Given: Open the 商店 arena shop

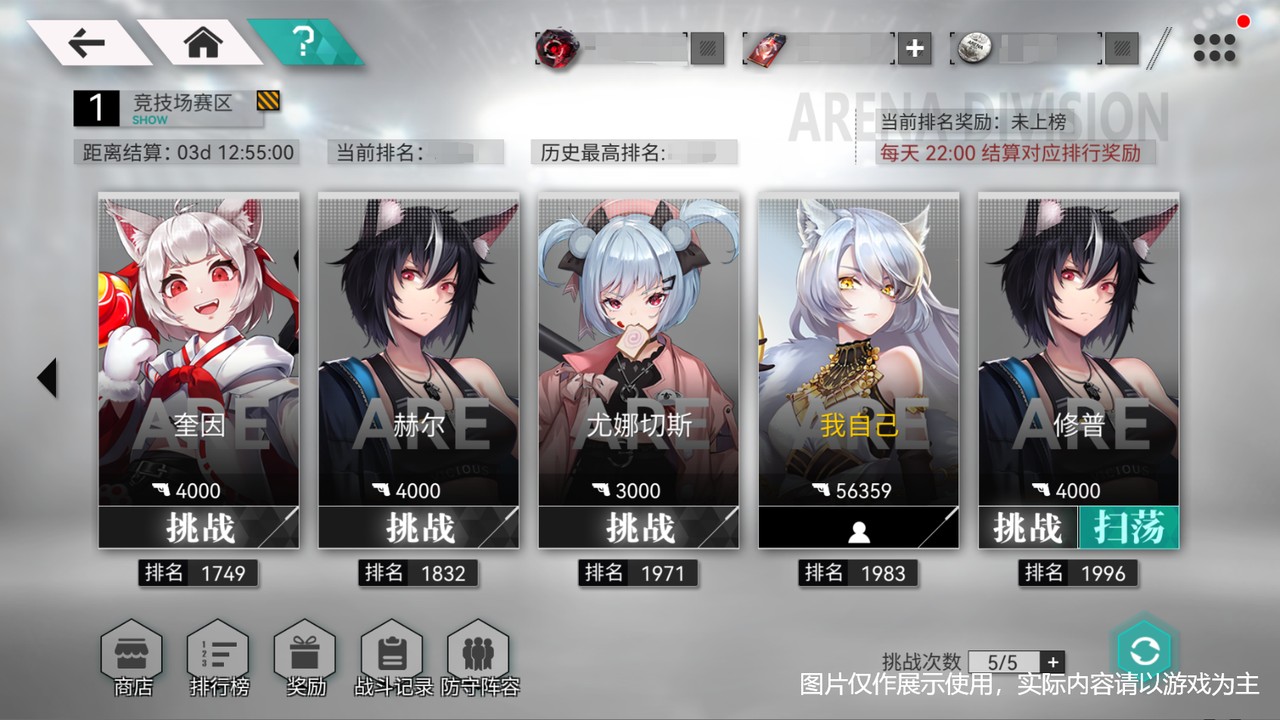Looking at the screenshot, I should [x=131, y=657].
